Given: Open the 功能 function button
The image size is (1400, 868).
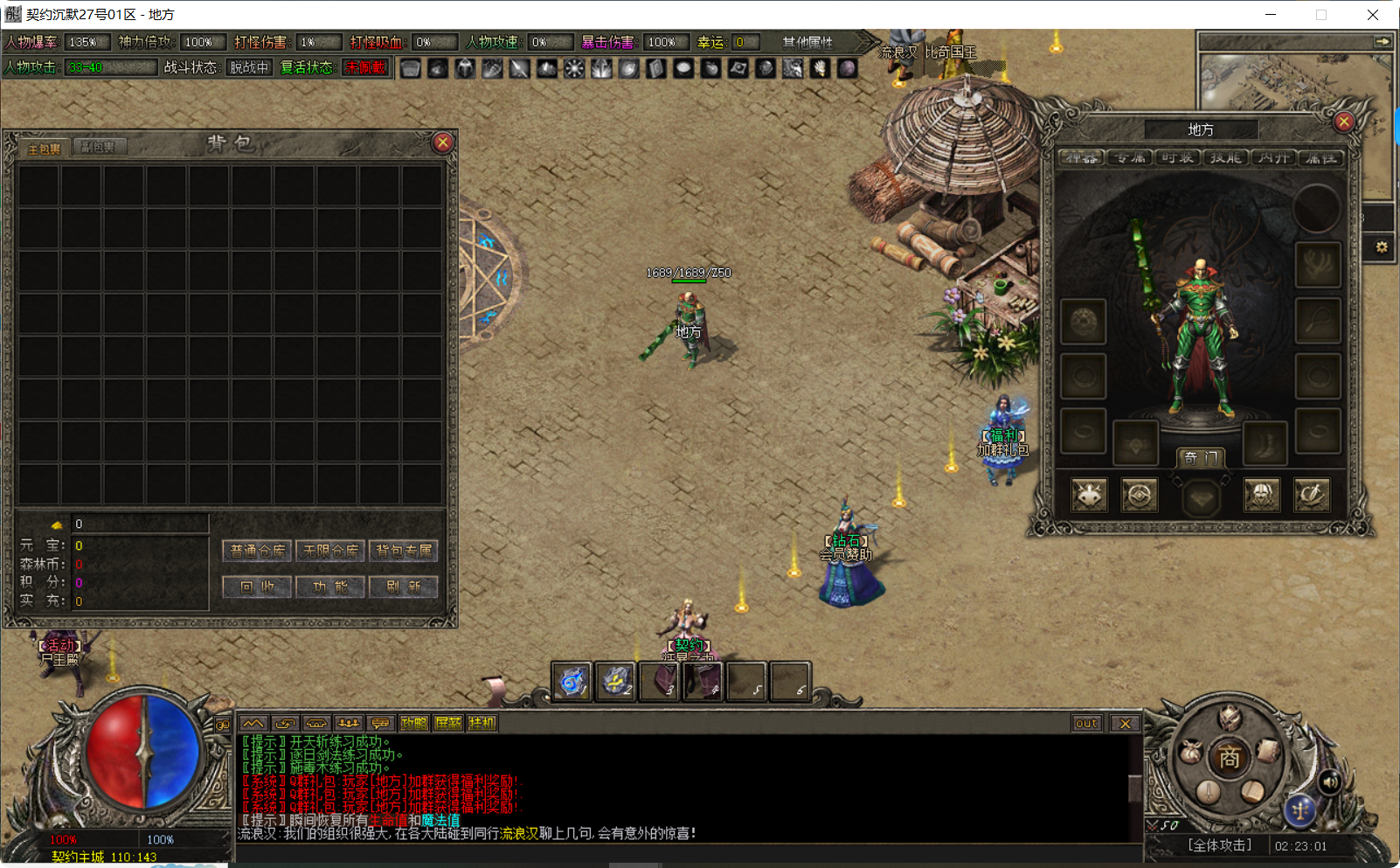Looking at the screenshot, I should (x=330, y=587).
